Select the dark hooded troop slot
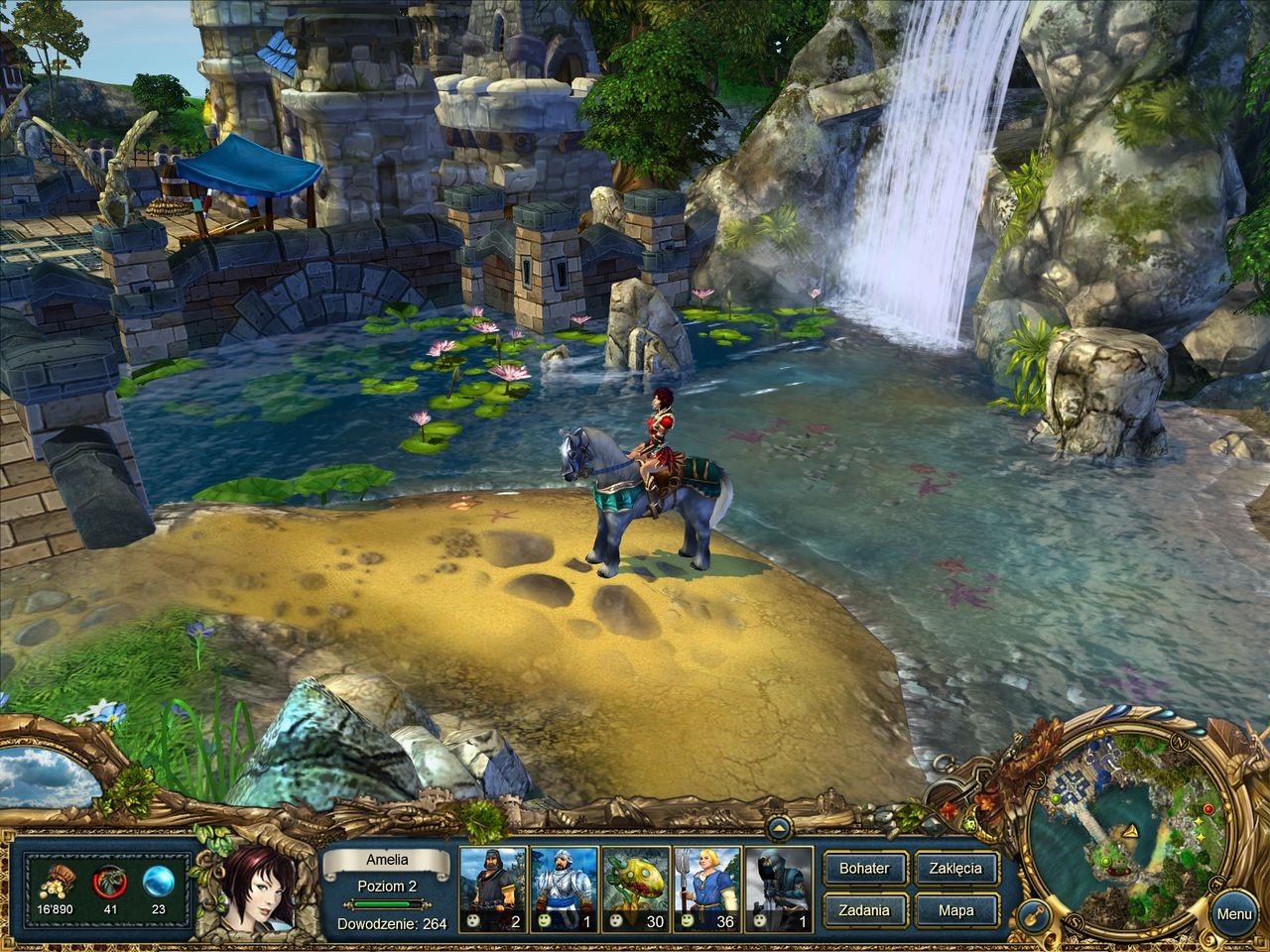Image resolution: width=1270 pixels, height=952 pixels. pyautogui.click(x=778, y=890)
